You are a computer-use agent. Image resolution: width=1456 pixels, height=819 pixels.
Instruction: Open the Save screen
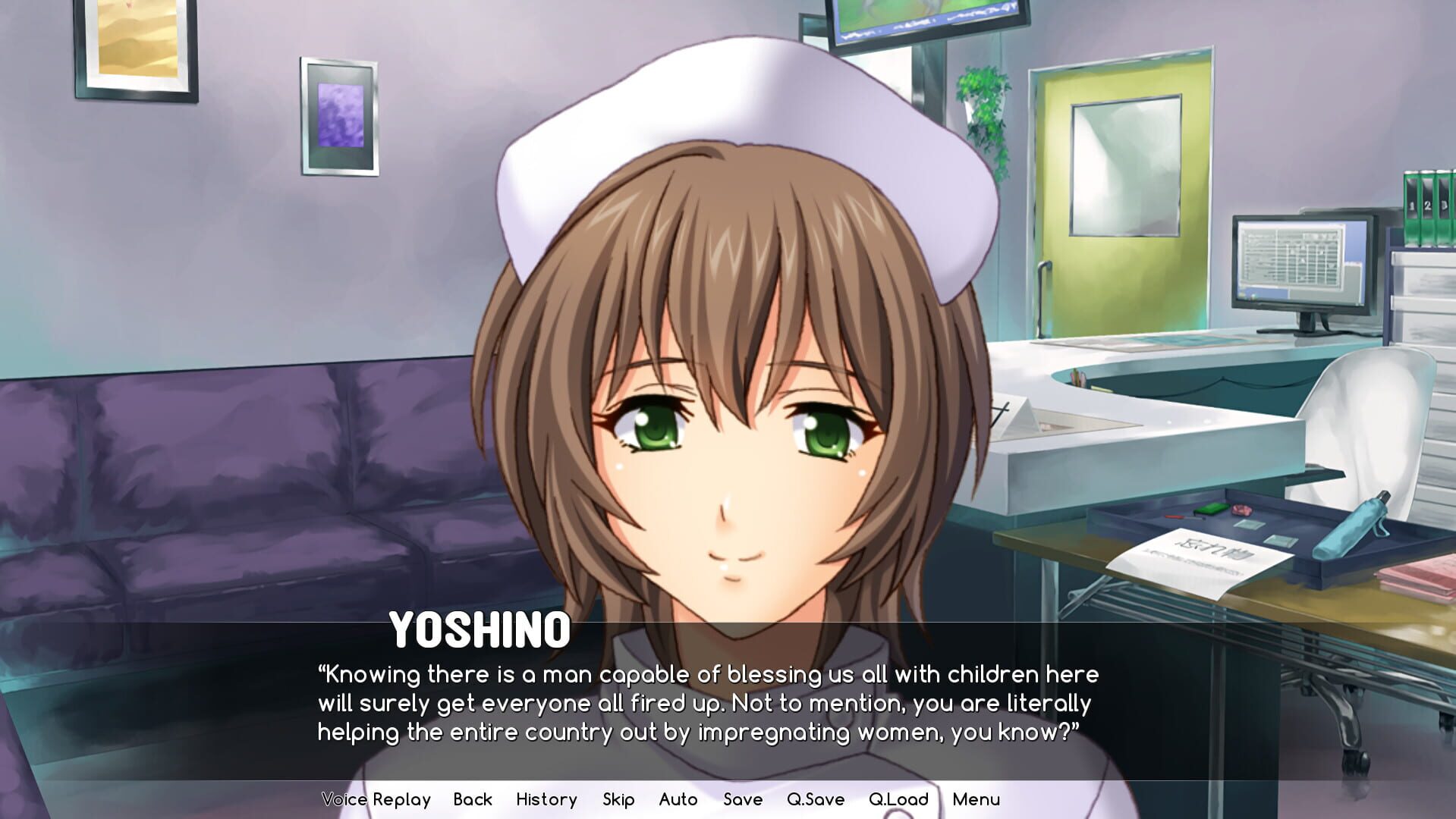tap(741, 799)
